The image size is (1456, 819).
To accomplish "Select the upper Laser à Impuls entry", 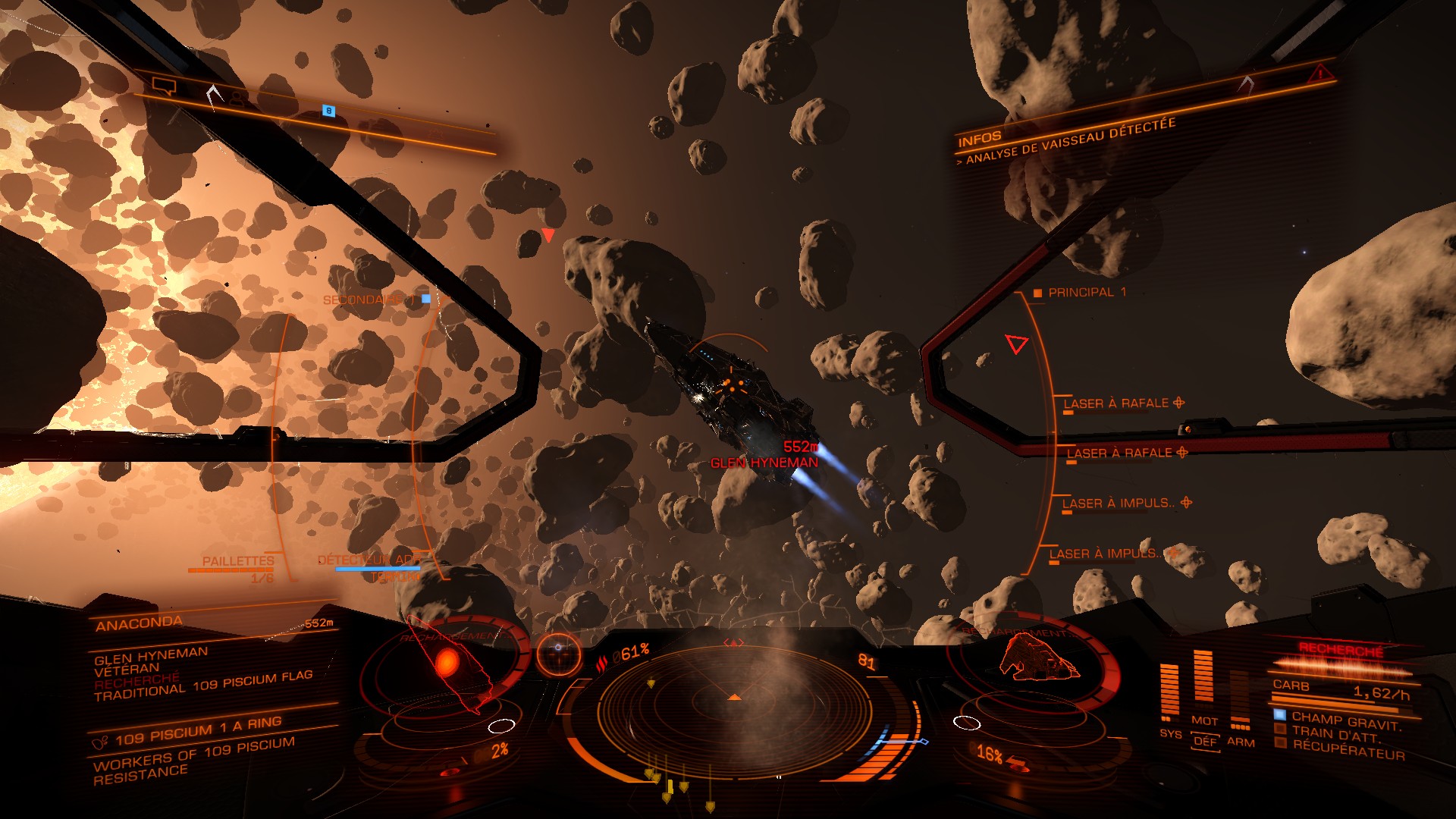I will [1119, 504].
